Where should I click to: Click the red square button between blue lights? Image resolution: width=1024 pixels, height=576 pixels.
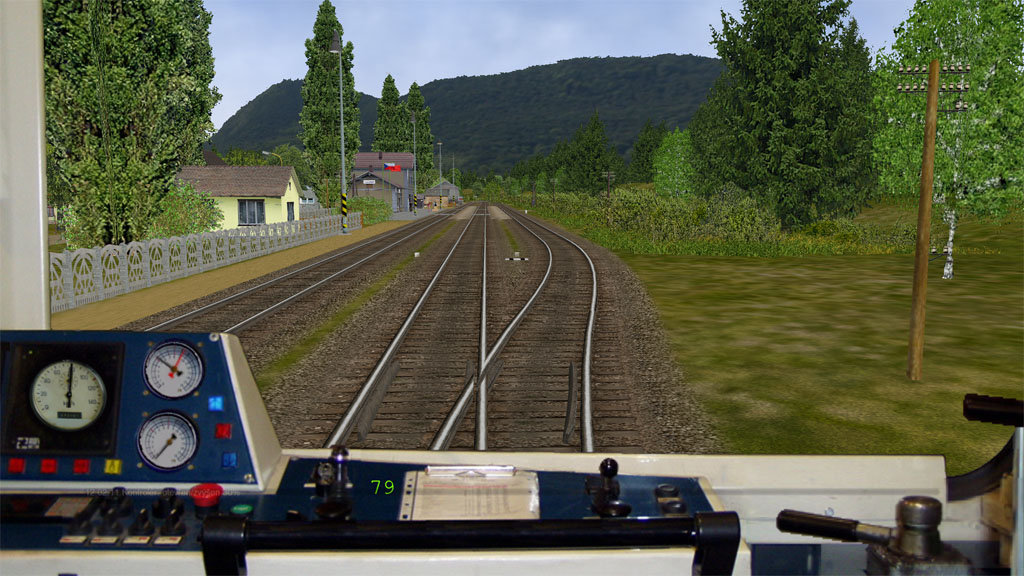[x=223, y=431]
